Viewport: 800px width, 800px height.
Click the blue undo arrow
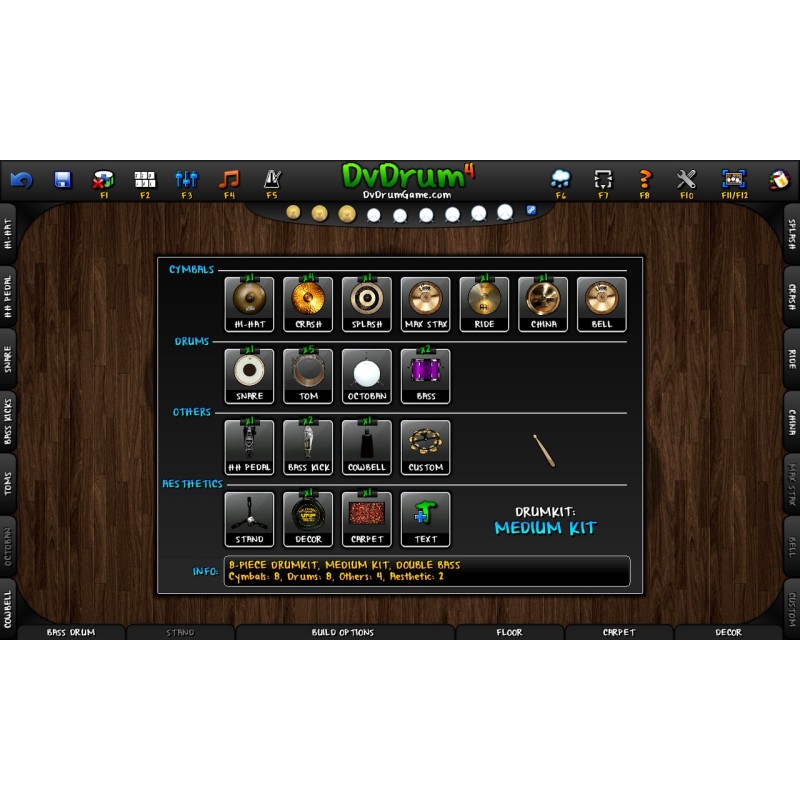click(21, 180)
